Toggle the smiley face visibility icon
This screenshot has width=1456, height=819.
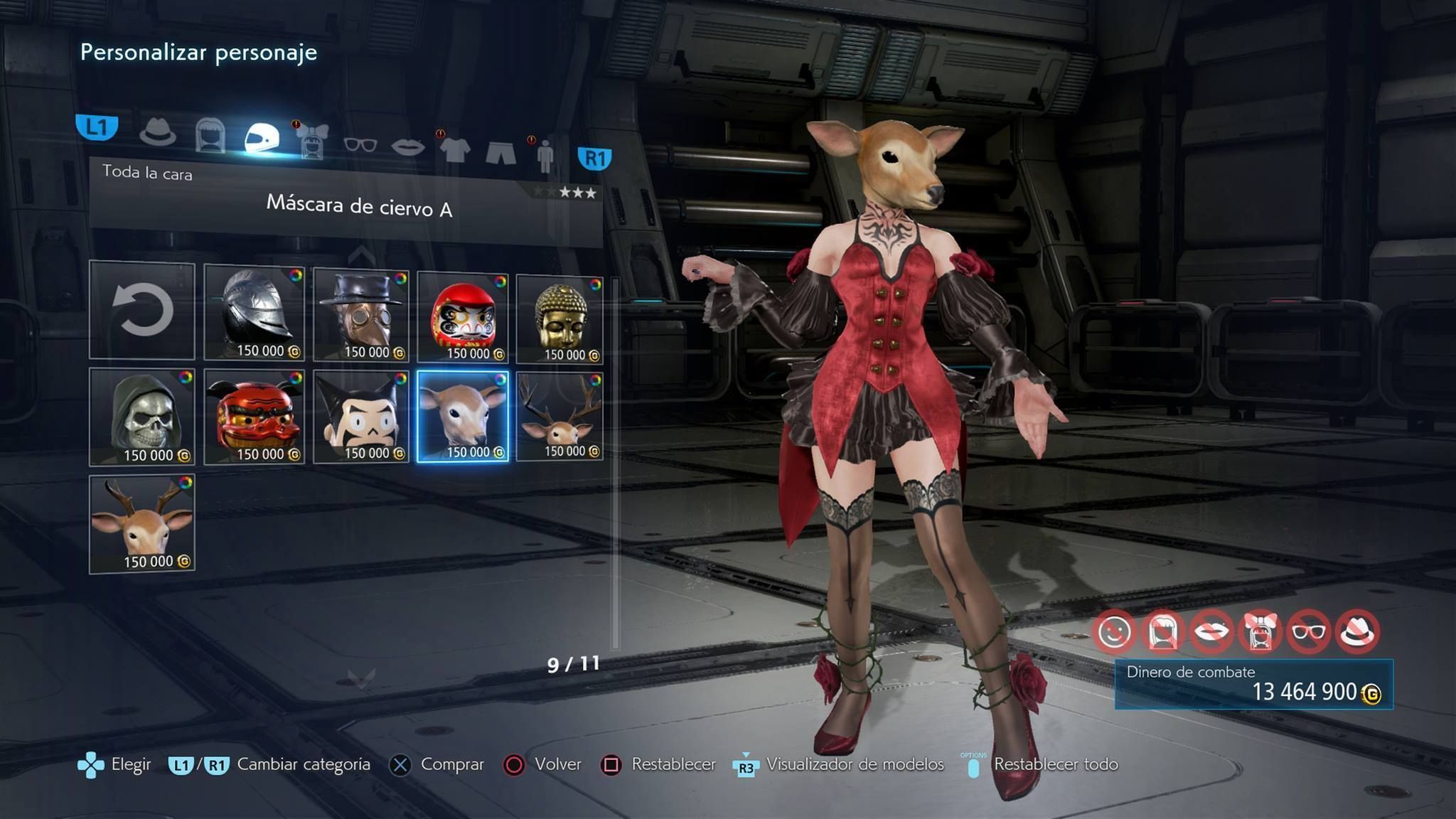[1114, 631]
